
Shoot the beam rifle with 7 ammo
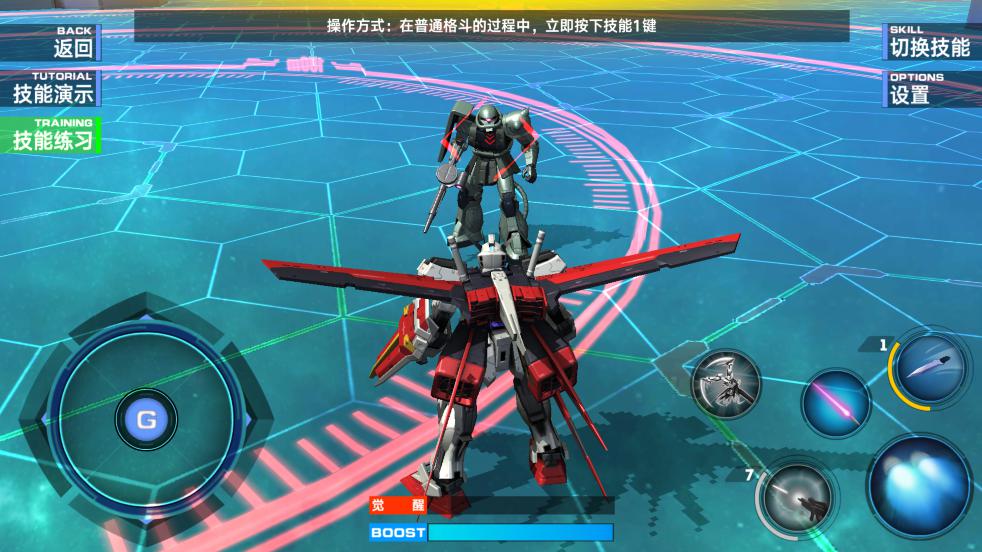click(x=795, y=494)
